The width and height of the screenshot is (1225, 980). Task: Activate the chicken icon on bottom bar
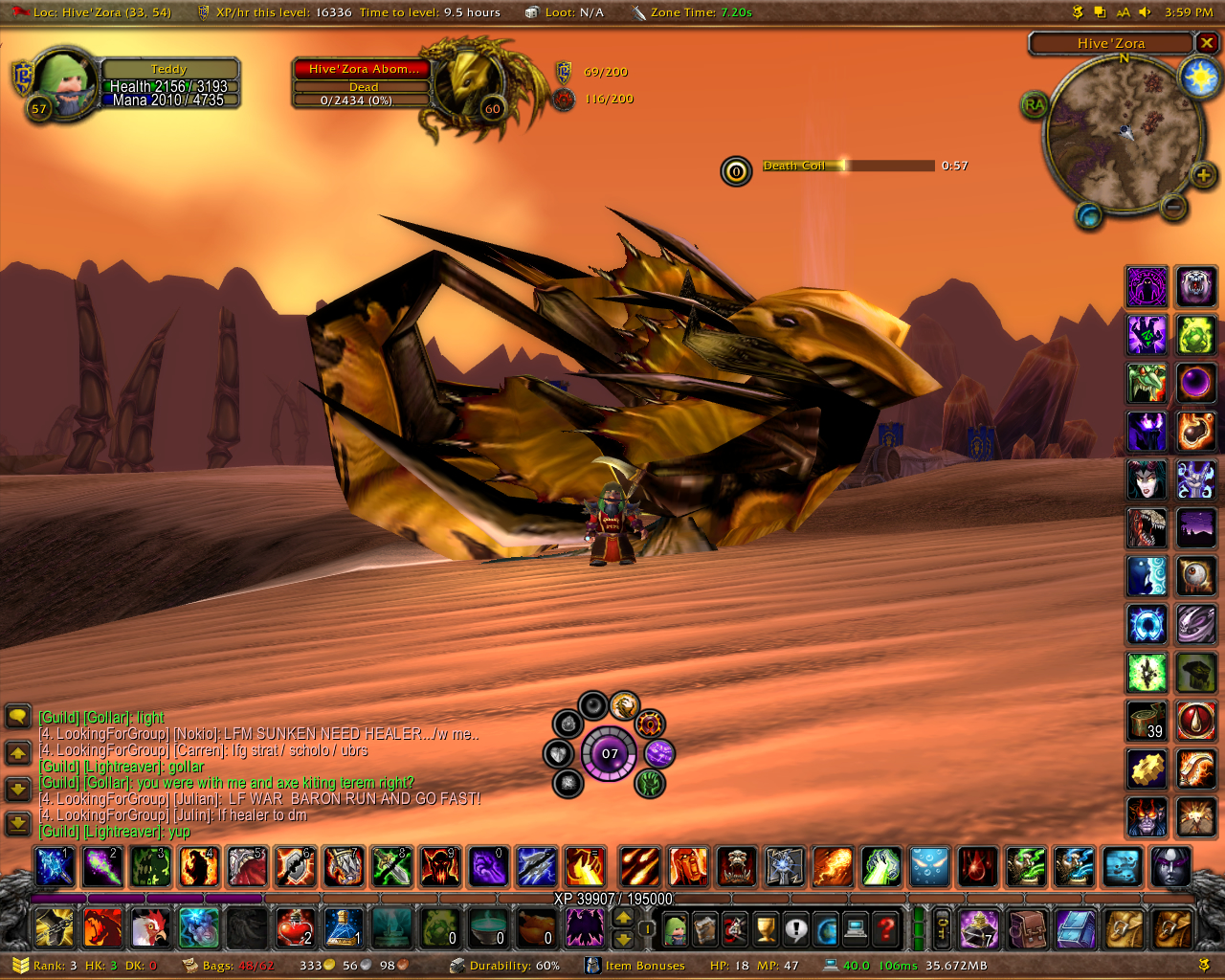click(x=150, y=927)
